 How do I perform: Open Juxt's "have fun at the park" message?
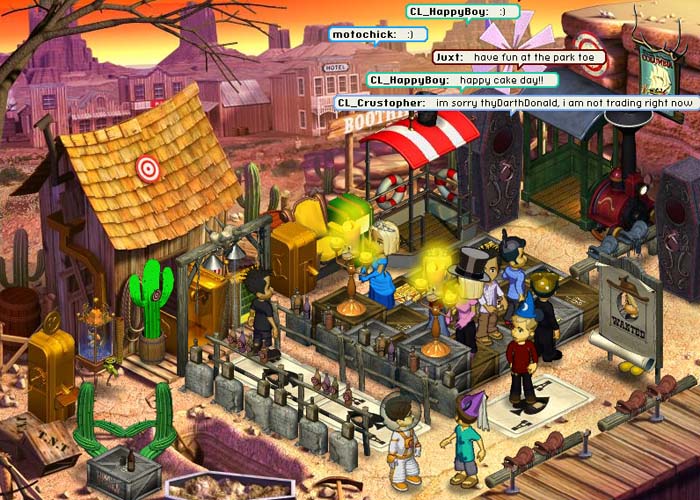pos(519,57)
